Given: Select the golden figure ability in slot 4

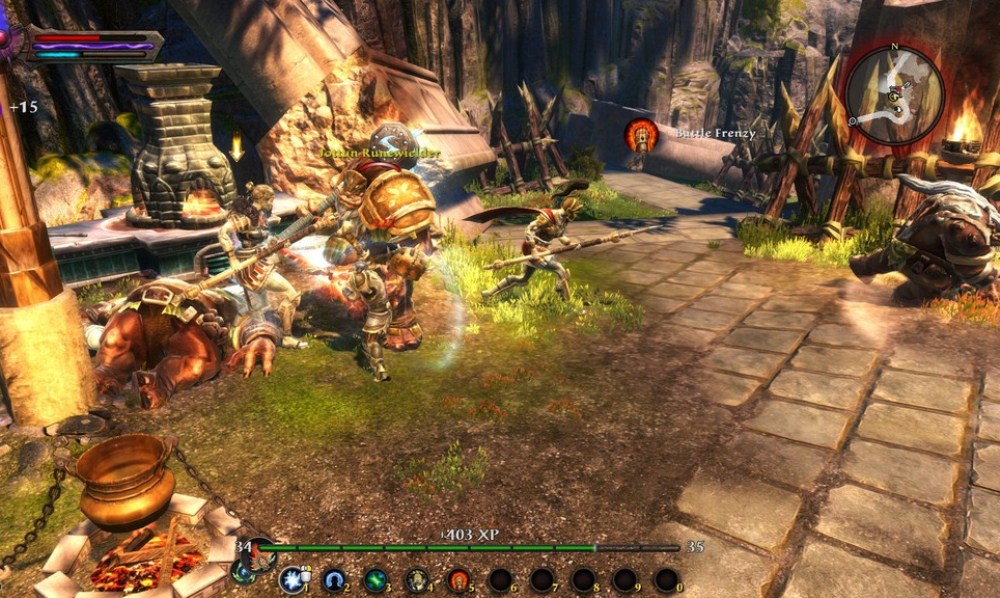Looking at the screenshot, I should (x=417, y=579).
